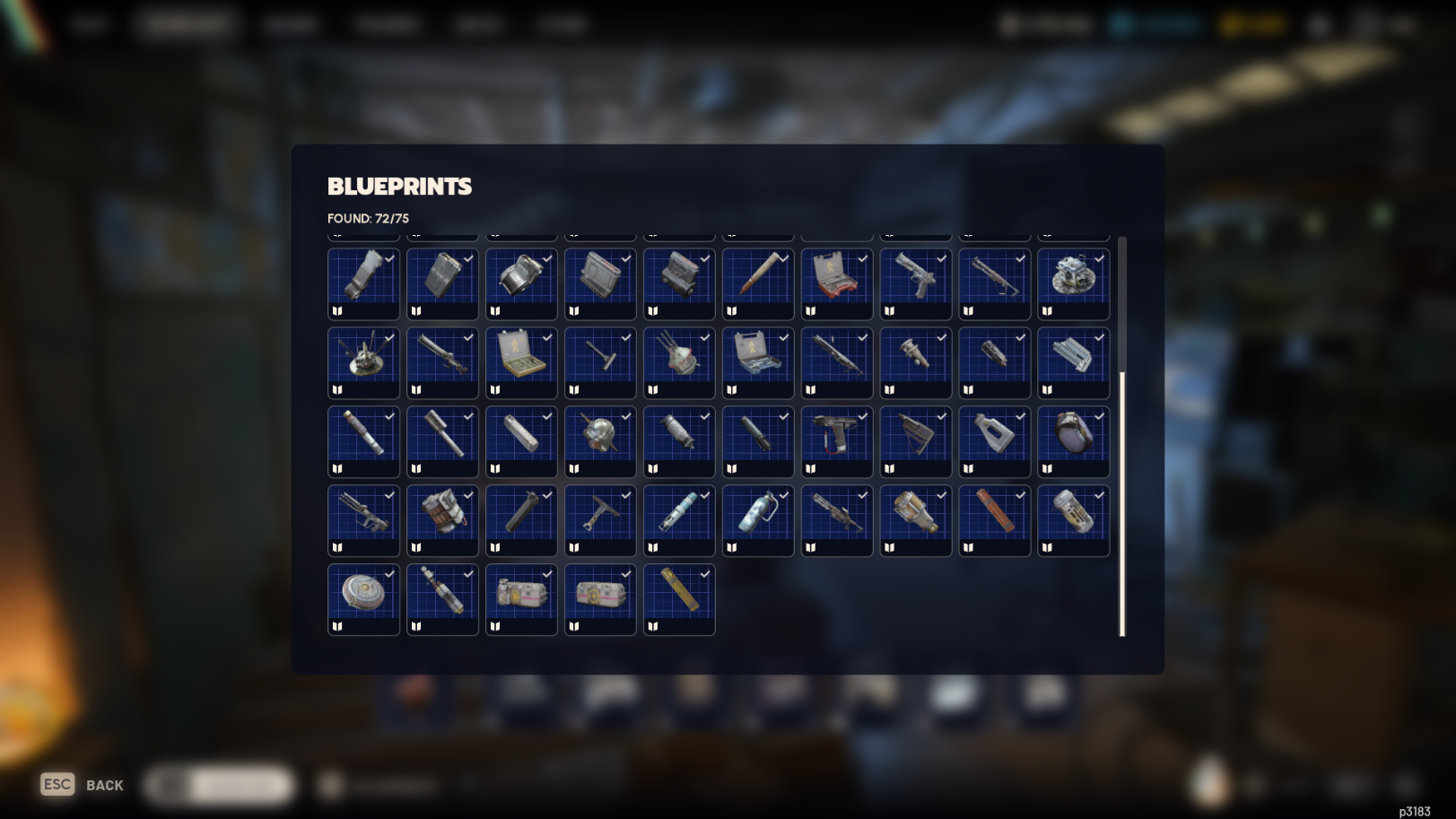The width and height of the screenshot is (1456, 819).
Task: Open the landmine blueprint
Action: coord(363,597)
